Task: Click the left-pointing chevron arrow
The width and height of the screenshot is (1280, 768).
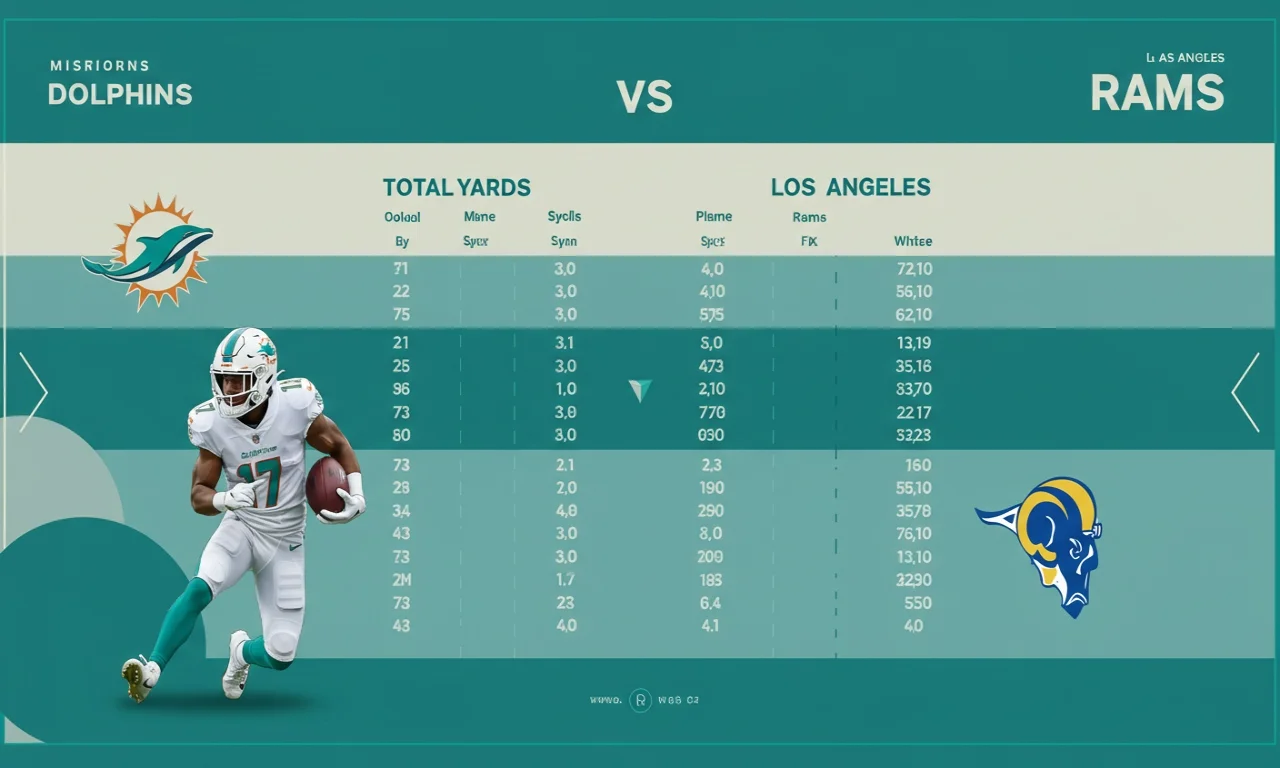Action: [1246, 392]
